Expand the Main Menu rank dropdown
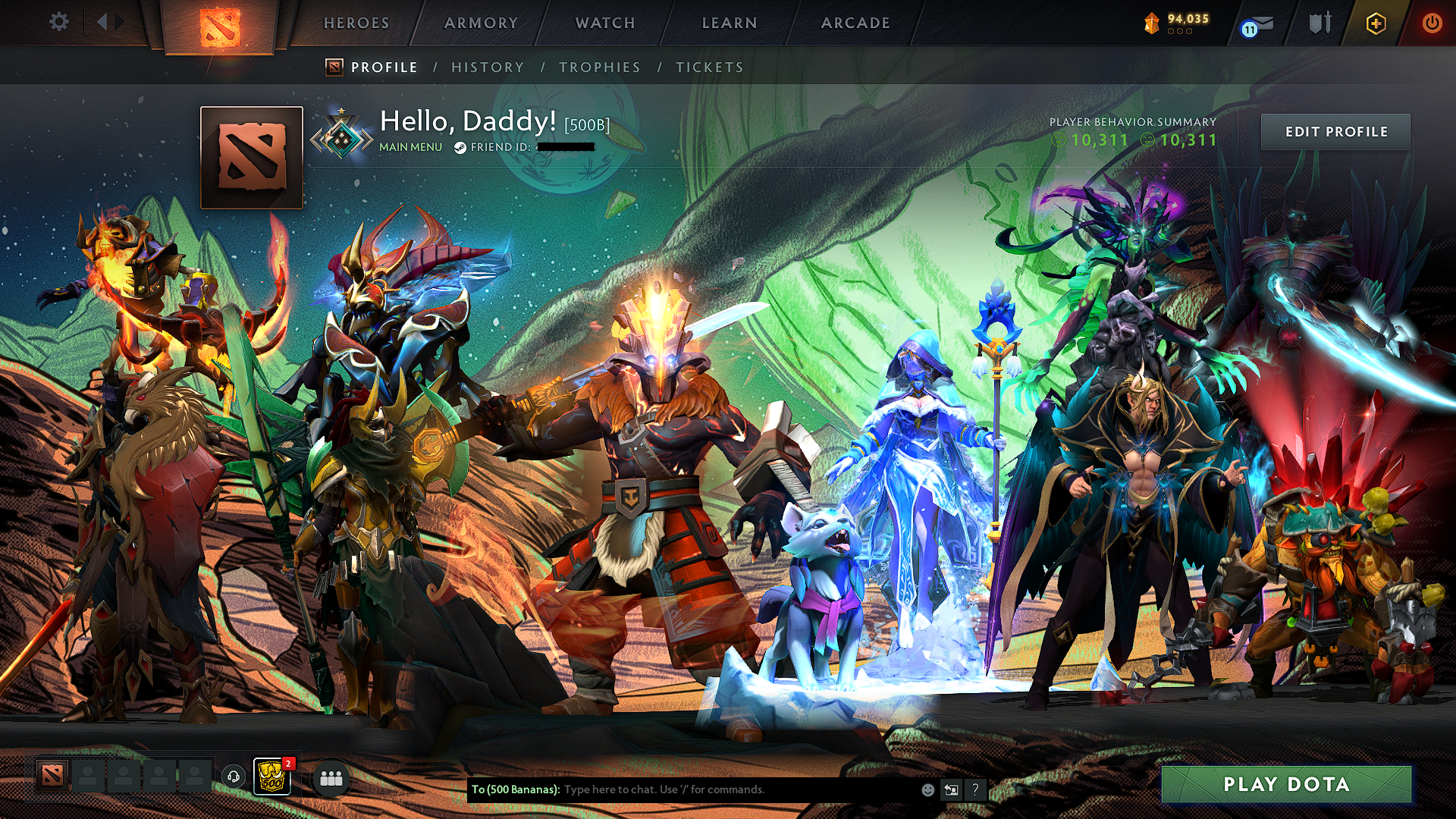Image resolution: width=1456 pixels, height=819 pixels. pos(409,148)
